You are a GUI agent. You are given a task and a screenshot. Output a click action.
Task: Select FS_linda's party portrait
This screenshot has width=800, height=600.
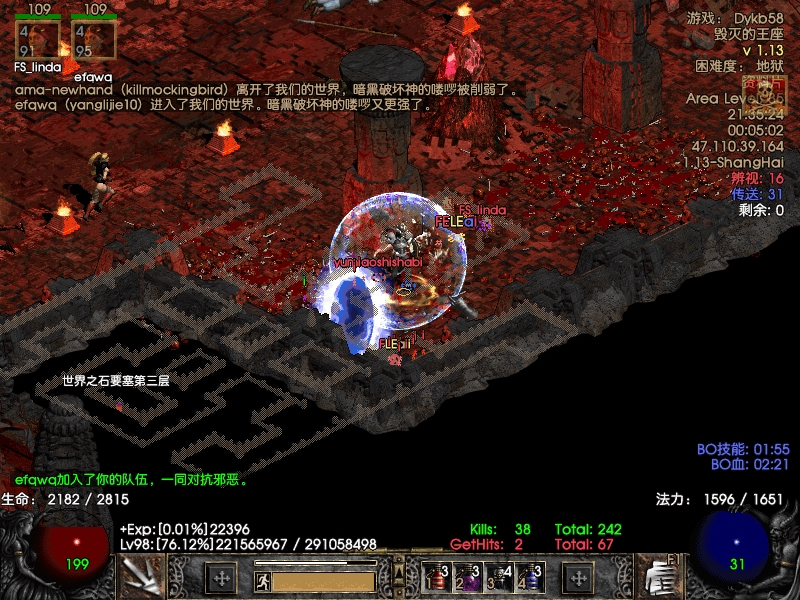click(38, 40)
